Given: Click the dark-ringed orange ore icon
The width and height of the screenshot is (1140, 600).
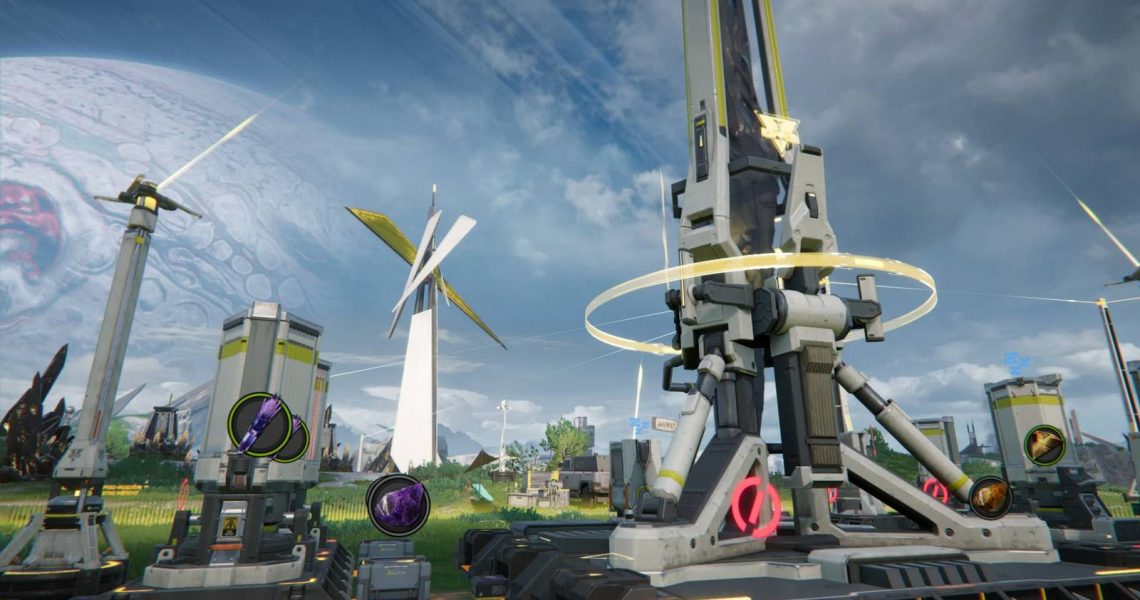Looking at the screenshot, I should (990, 497).
